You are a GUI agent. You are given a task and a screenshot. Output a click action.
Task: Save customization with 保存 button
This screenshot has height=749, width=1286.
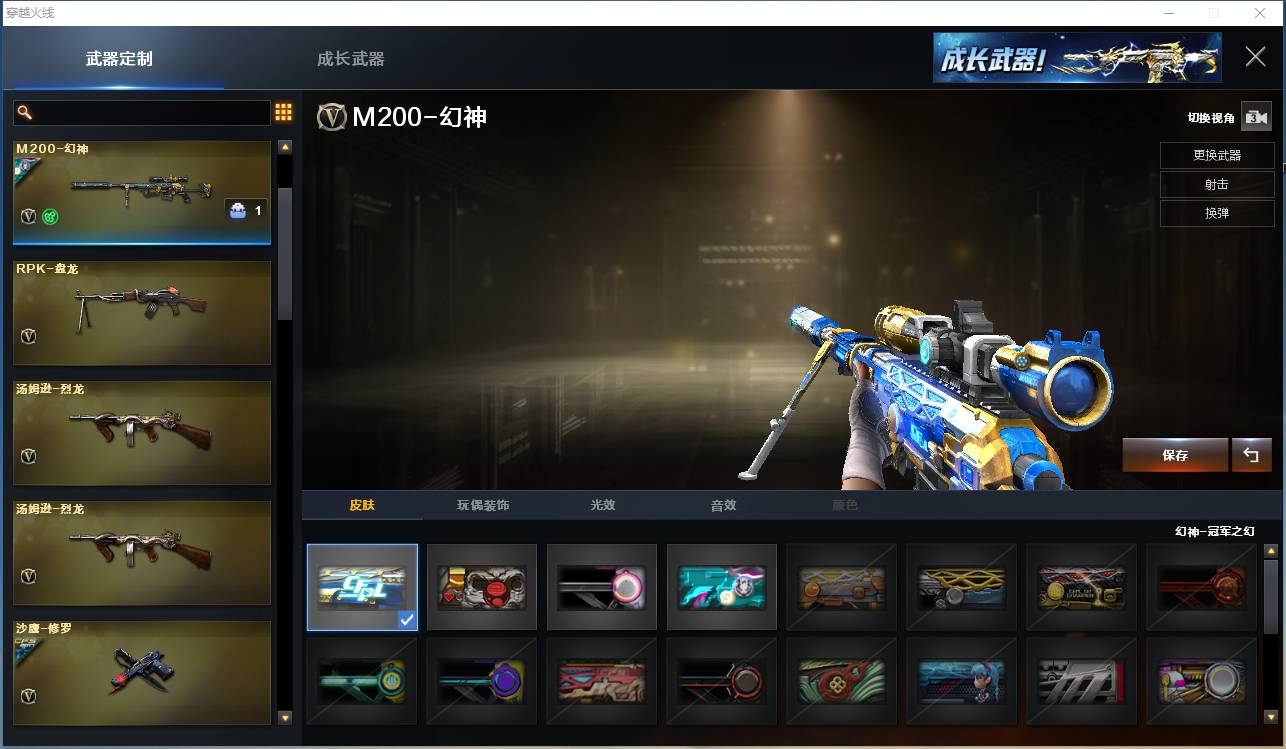point(1175,455)
